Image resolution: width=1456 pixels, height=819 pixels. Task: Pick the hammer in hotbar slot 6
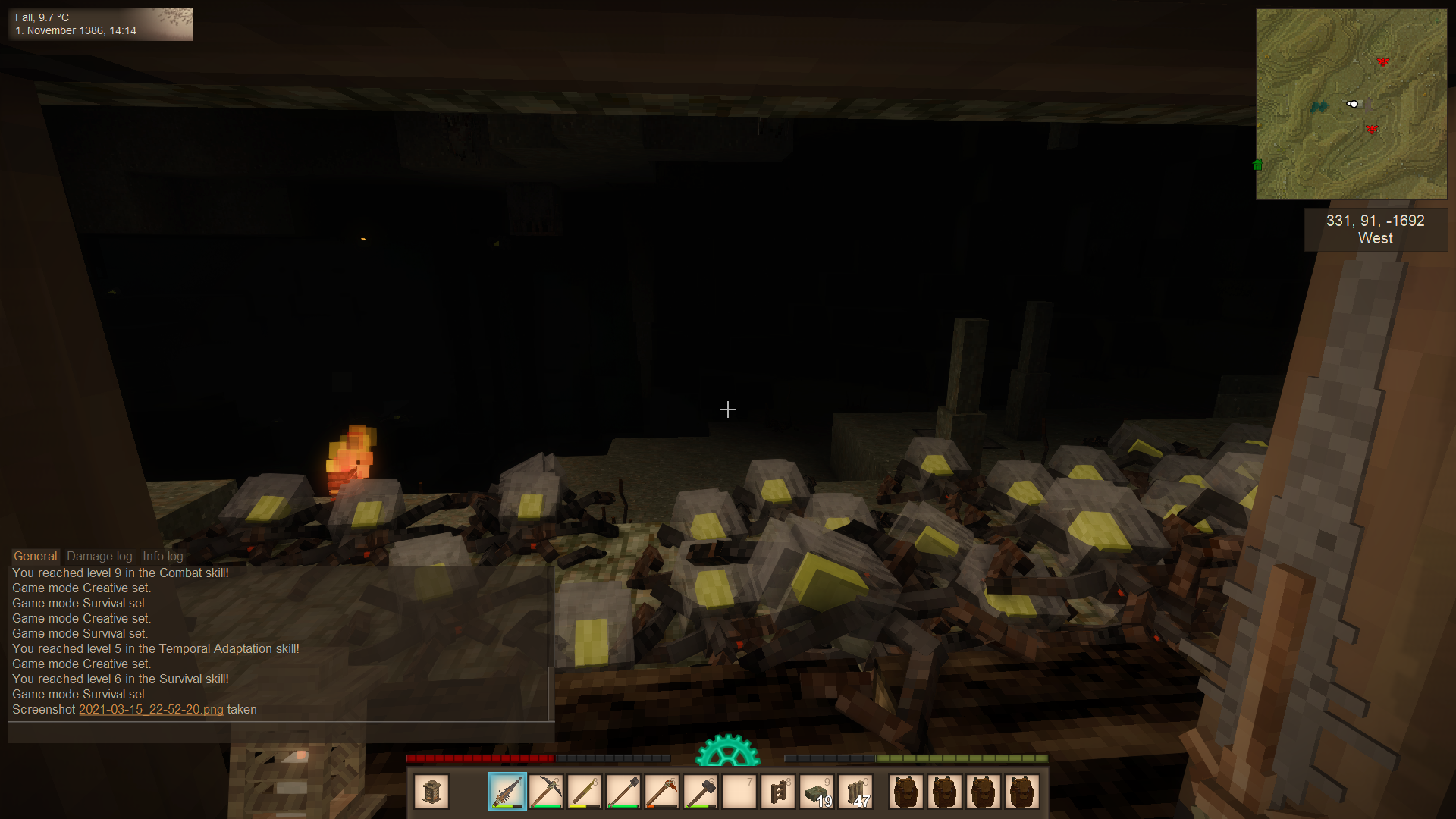click(x=701, y=792)
